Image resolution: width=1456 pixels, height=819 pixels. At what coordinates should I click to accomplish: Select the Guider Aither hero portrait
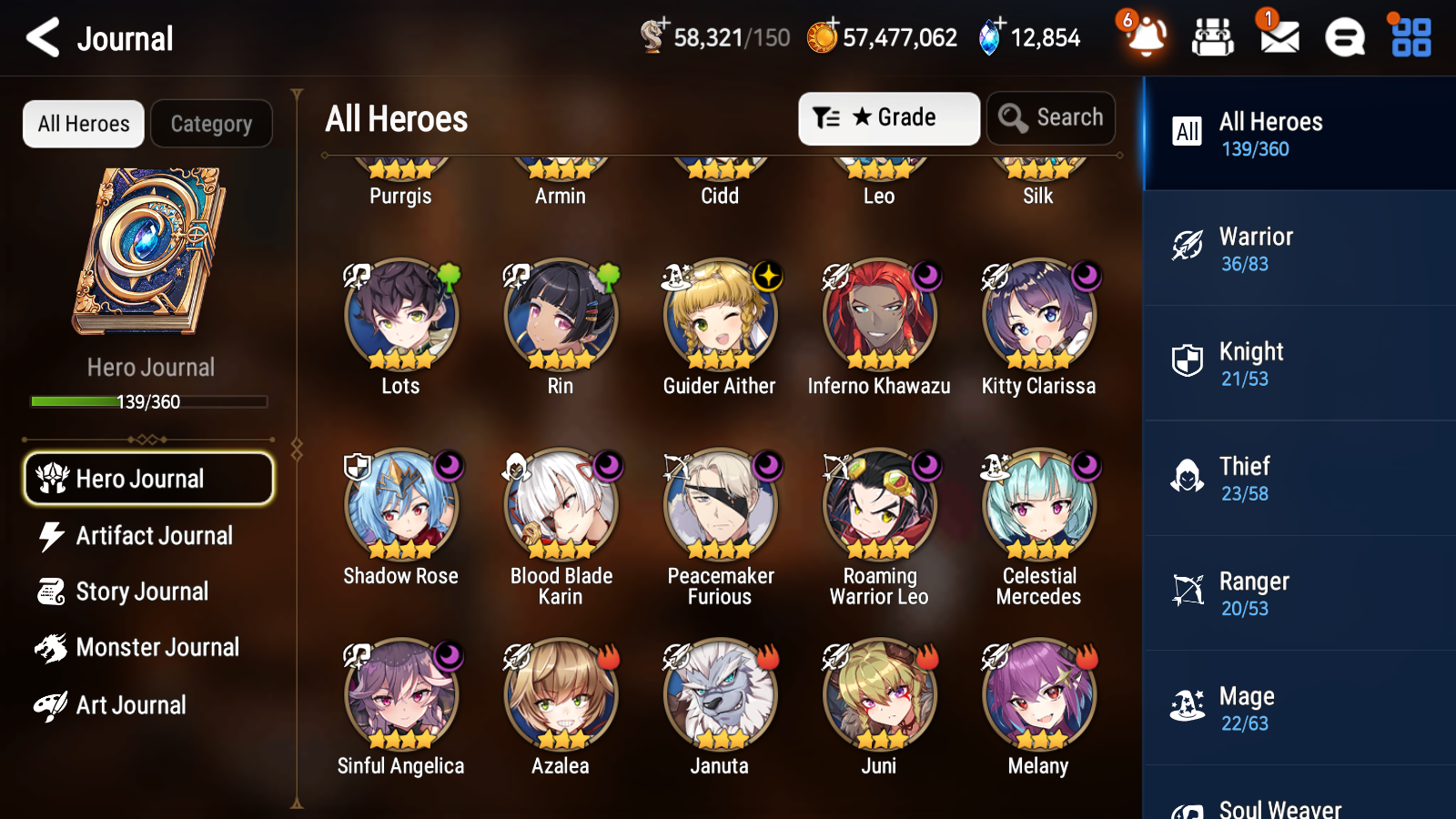(719, 316)
